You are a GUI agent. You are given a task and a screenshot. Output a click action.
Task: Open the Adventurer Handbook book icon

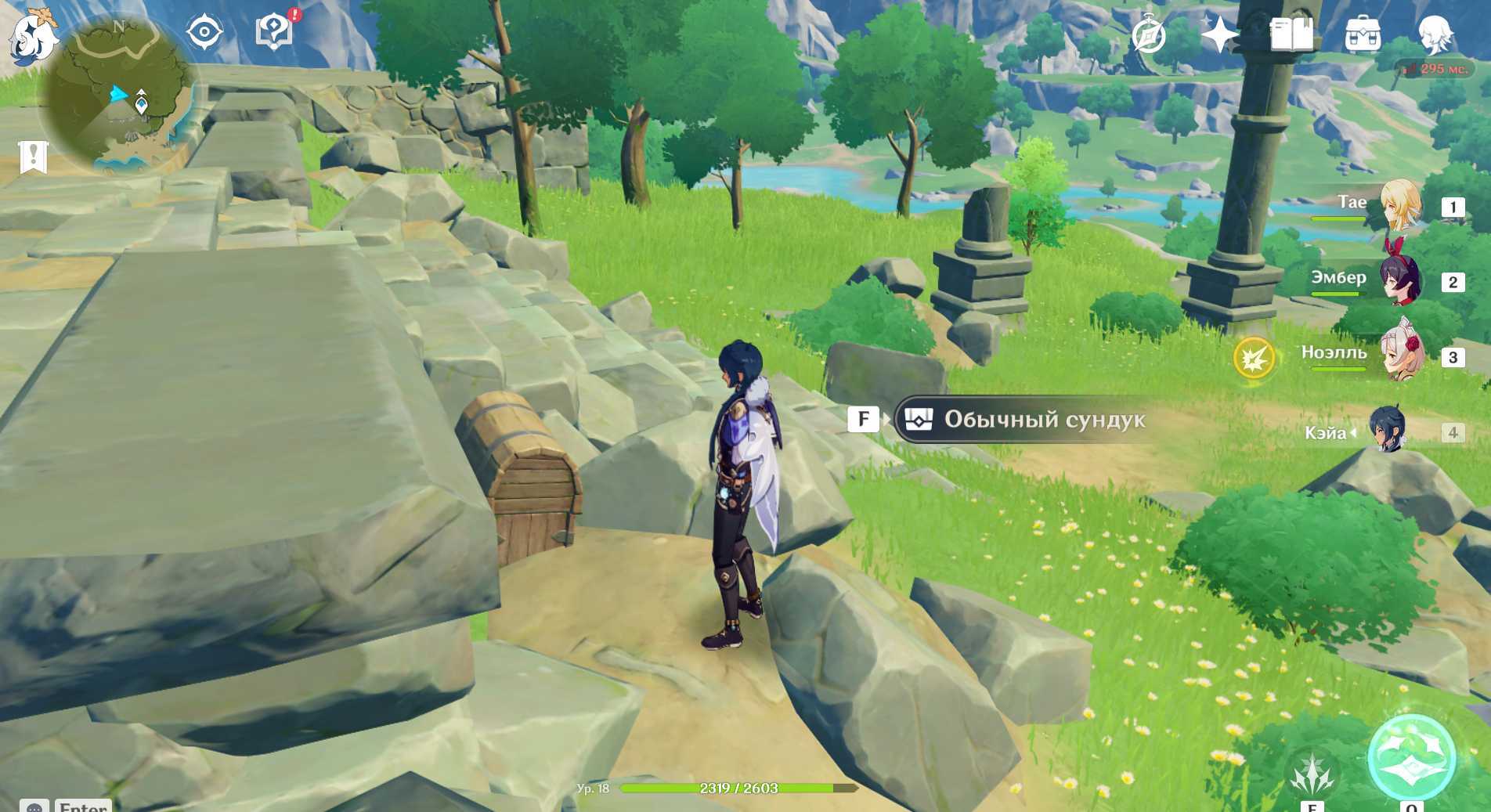[1291, 35]
